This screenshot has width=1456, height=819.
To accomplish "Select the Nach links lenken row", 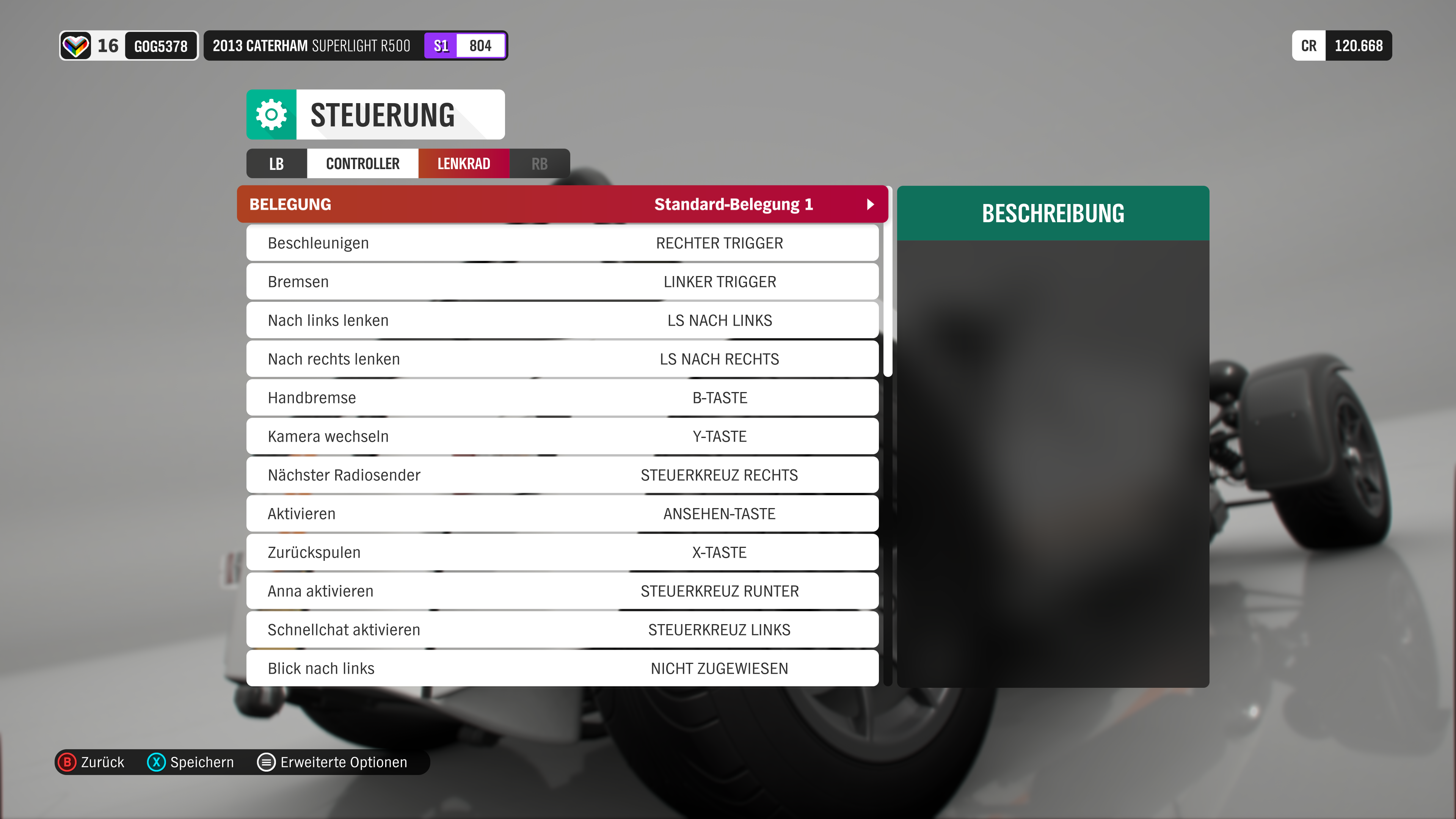I will (562, 320).
